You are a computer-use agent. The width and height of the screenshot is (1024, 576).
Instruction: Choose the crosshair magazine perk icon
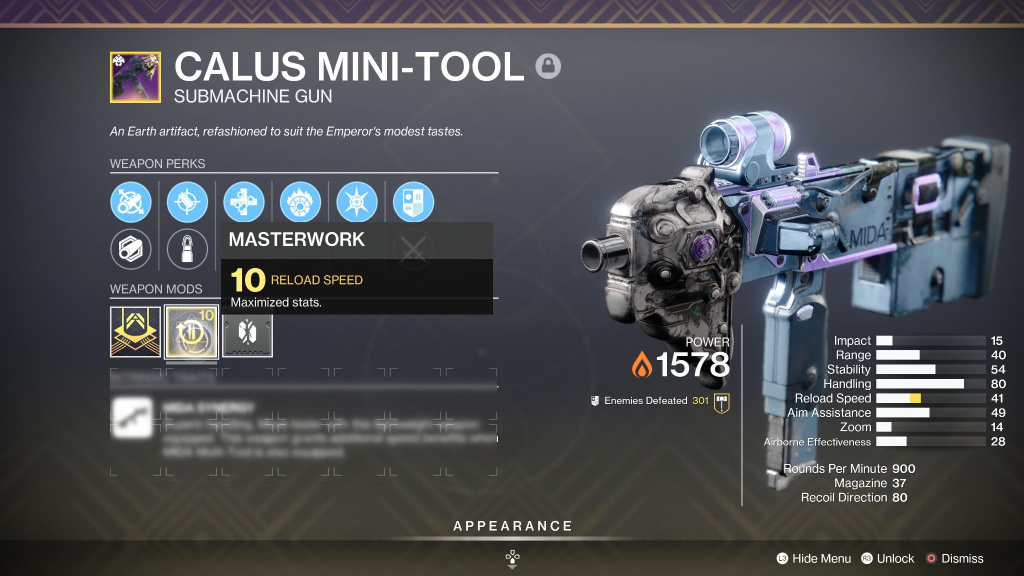(187, 202)
